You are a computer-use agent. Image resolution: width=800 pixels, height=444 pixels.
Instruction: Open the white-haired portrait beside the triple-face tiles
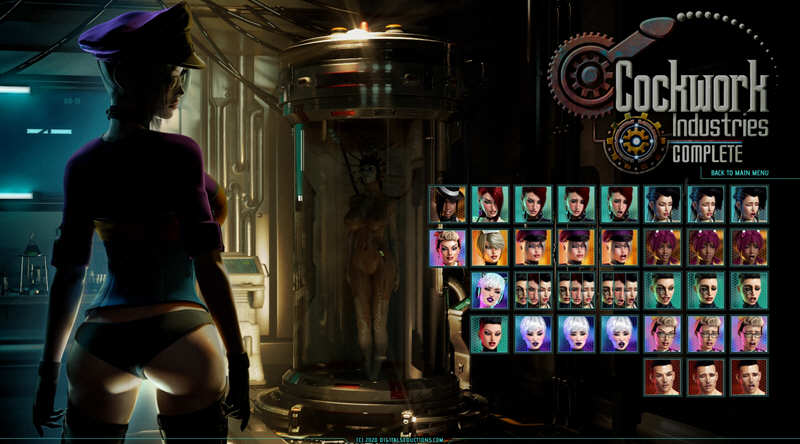point(490,290)
